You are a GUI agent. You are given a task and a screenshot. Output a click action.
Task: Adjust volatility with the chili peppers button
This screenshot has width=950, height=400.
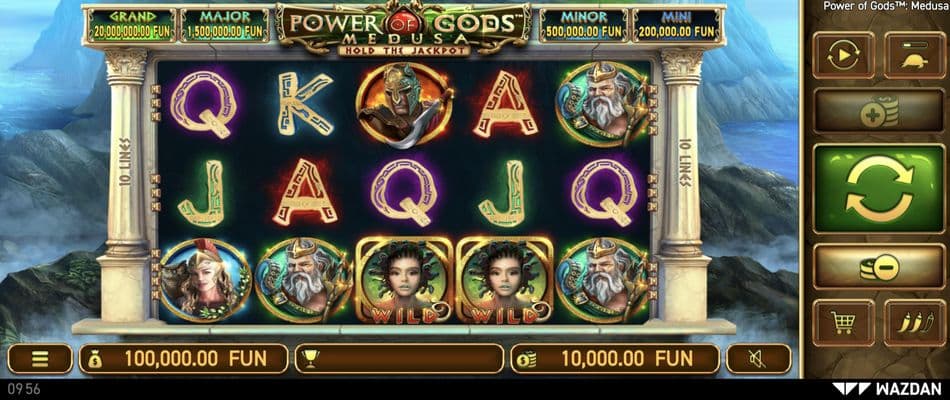tap(914, 322)
